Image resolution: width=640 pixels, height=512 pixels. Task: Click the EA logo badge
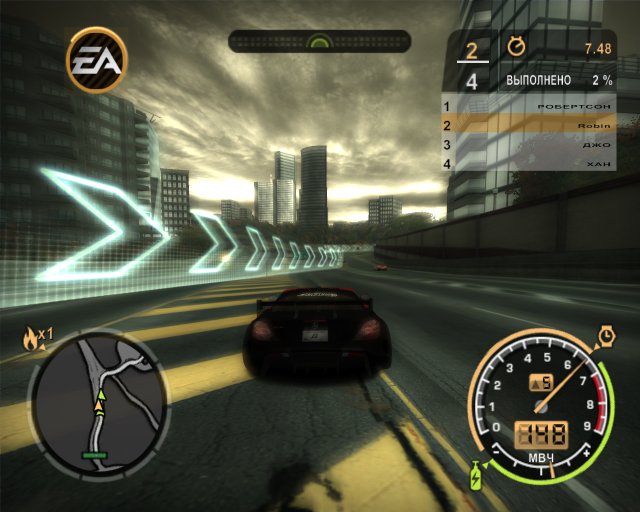97,59
